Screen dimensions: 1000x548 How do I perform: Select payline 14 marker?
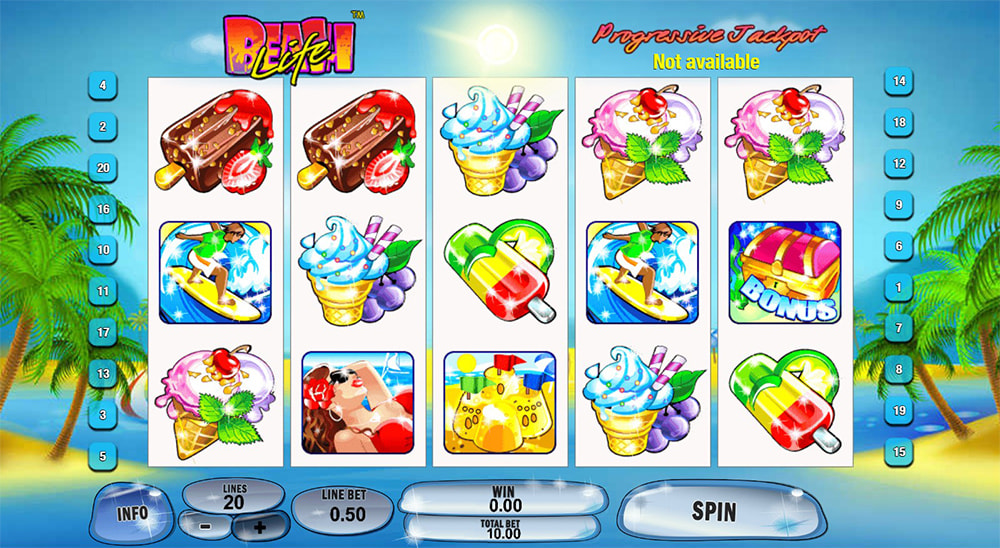[899, 81]
